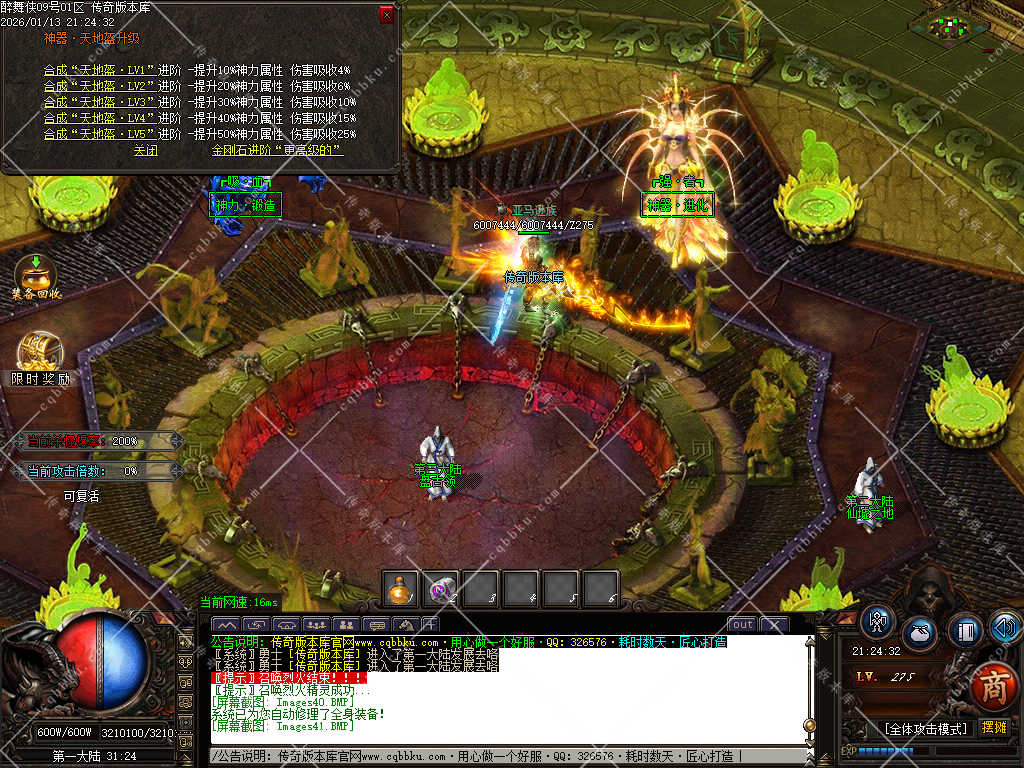The height and width of the screenshot is (768, 1024).
Task: Click the out button above chat
Action: tap(742, 625)
